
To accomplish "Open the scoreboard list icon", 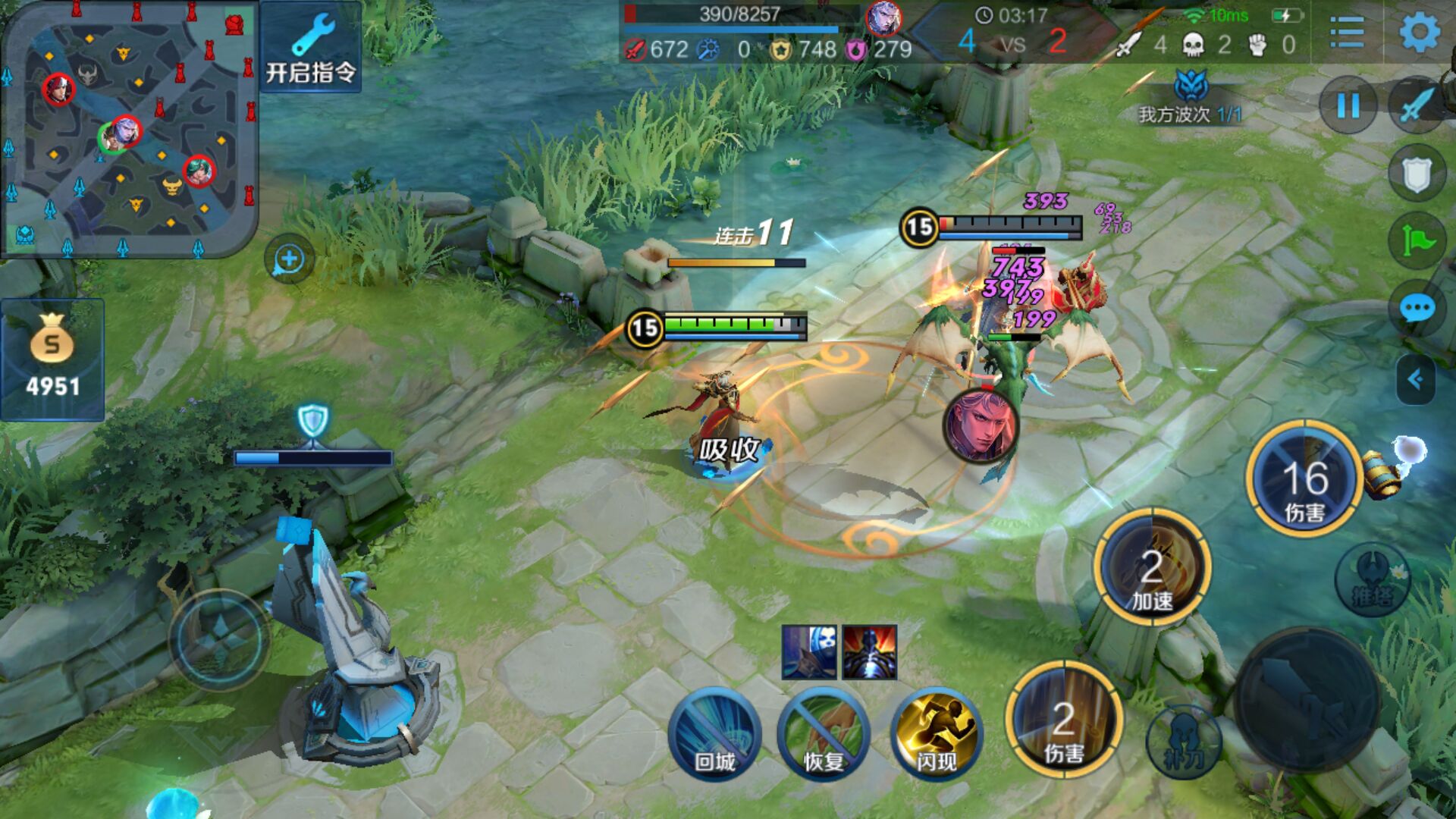I will (x=1347, y=32).
